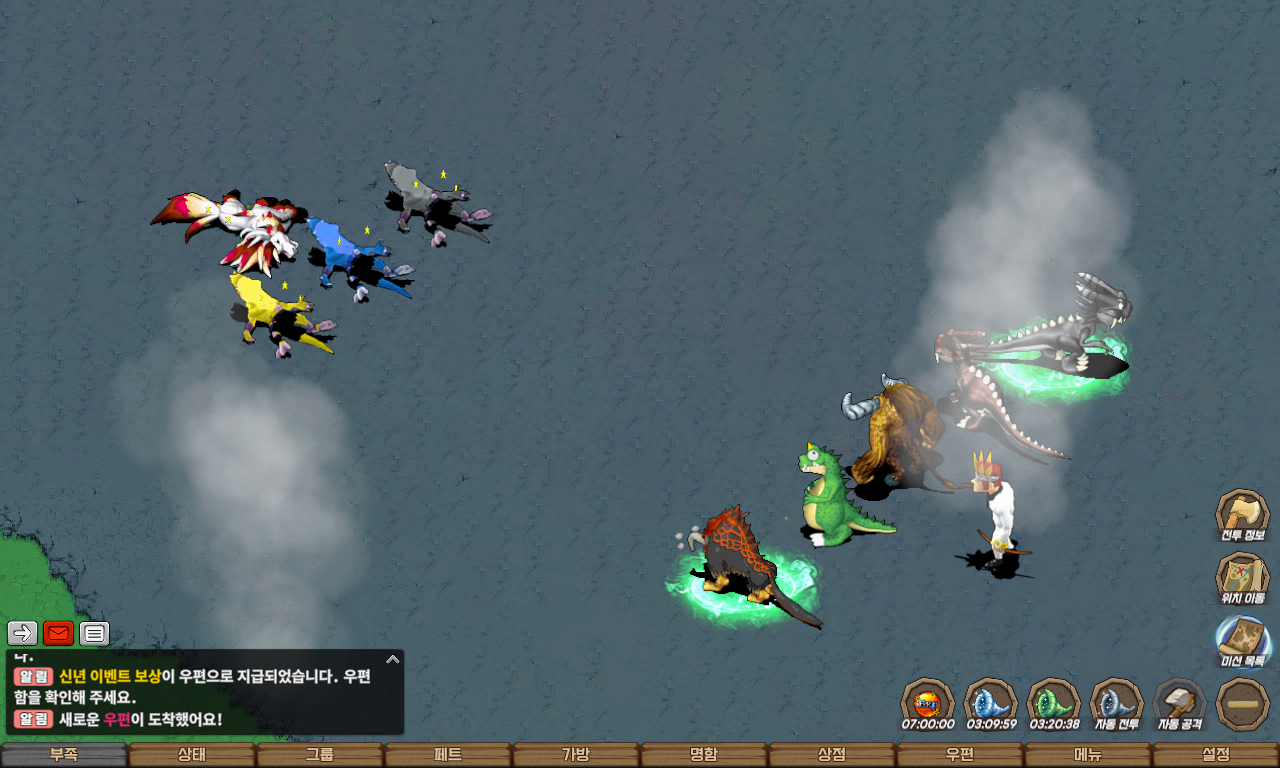Open the 설정 (settings) menu
The height and width of the screenshot is (768, 1280).
pyautogui.click(x=1216, y=755)
